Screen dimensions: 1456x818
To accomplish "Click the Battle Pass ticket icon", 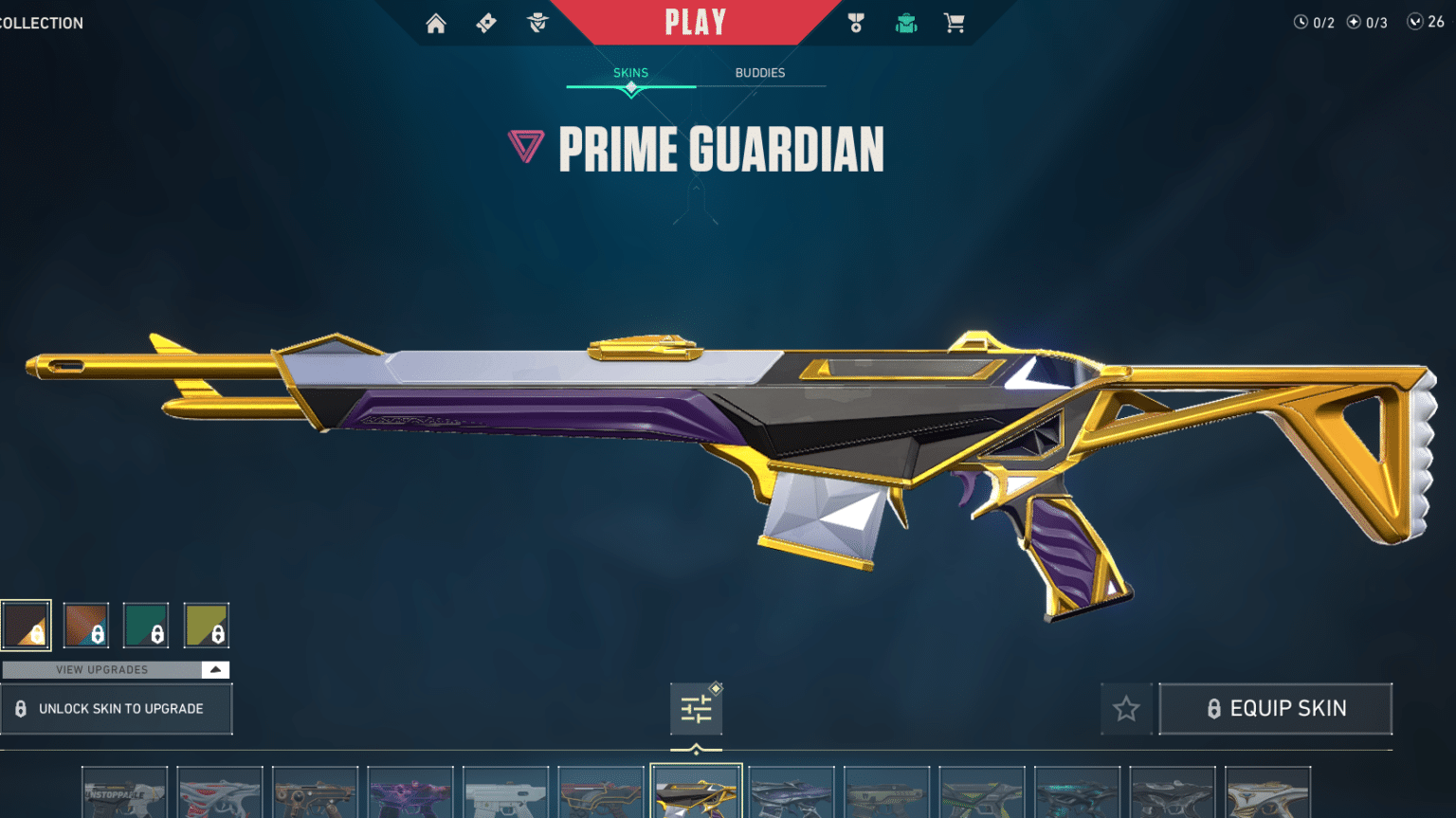I will pyautogui.click(x=485, y=23).
